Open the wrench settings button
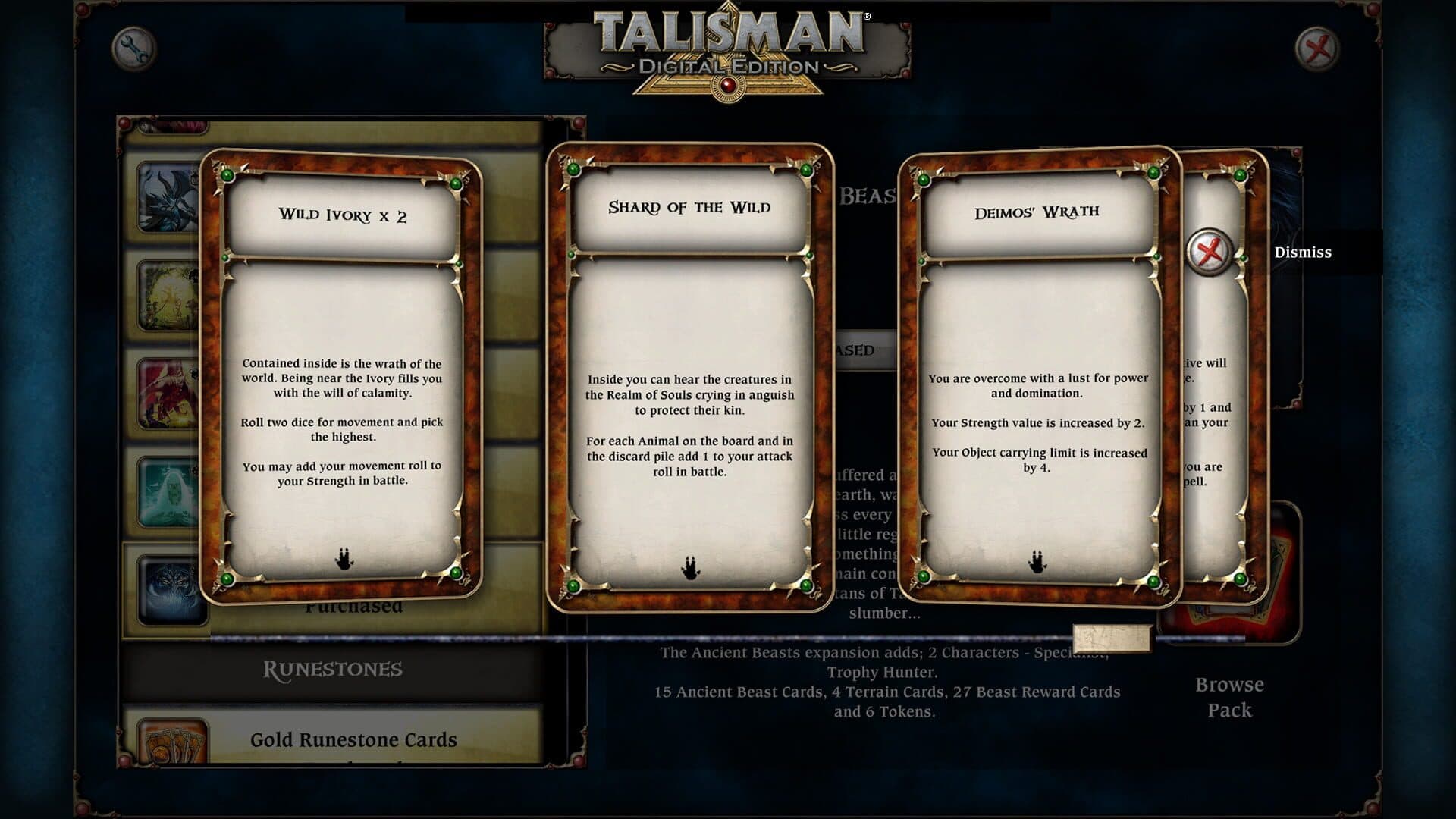This screenshot has height=819, width=1456. pos(134,49)
